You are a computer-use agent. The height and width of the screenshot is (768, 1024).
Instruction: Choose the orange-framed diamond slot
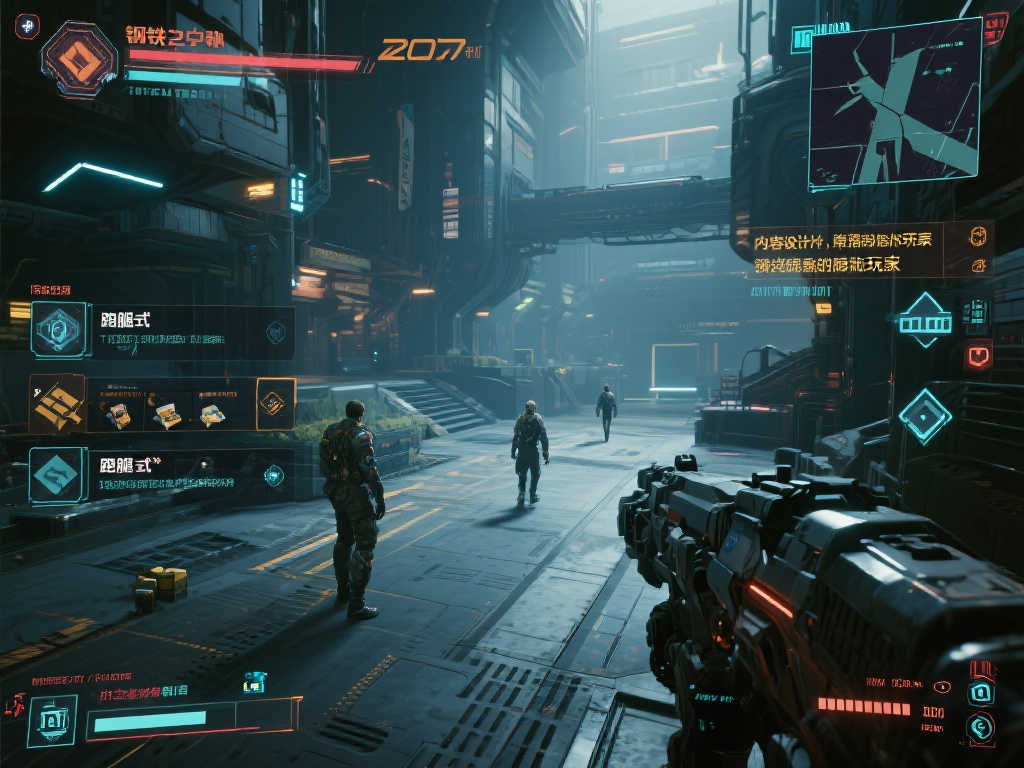point(275,402)
